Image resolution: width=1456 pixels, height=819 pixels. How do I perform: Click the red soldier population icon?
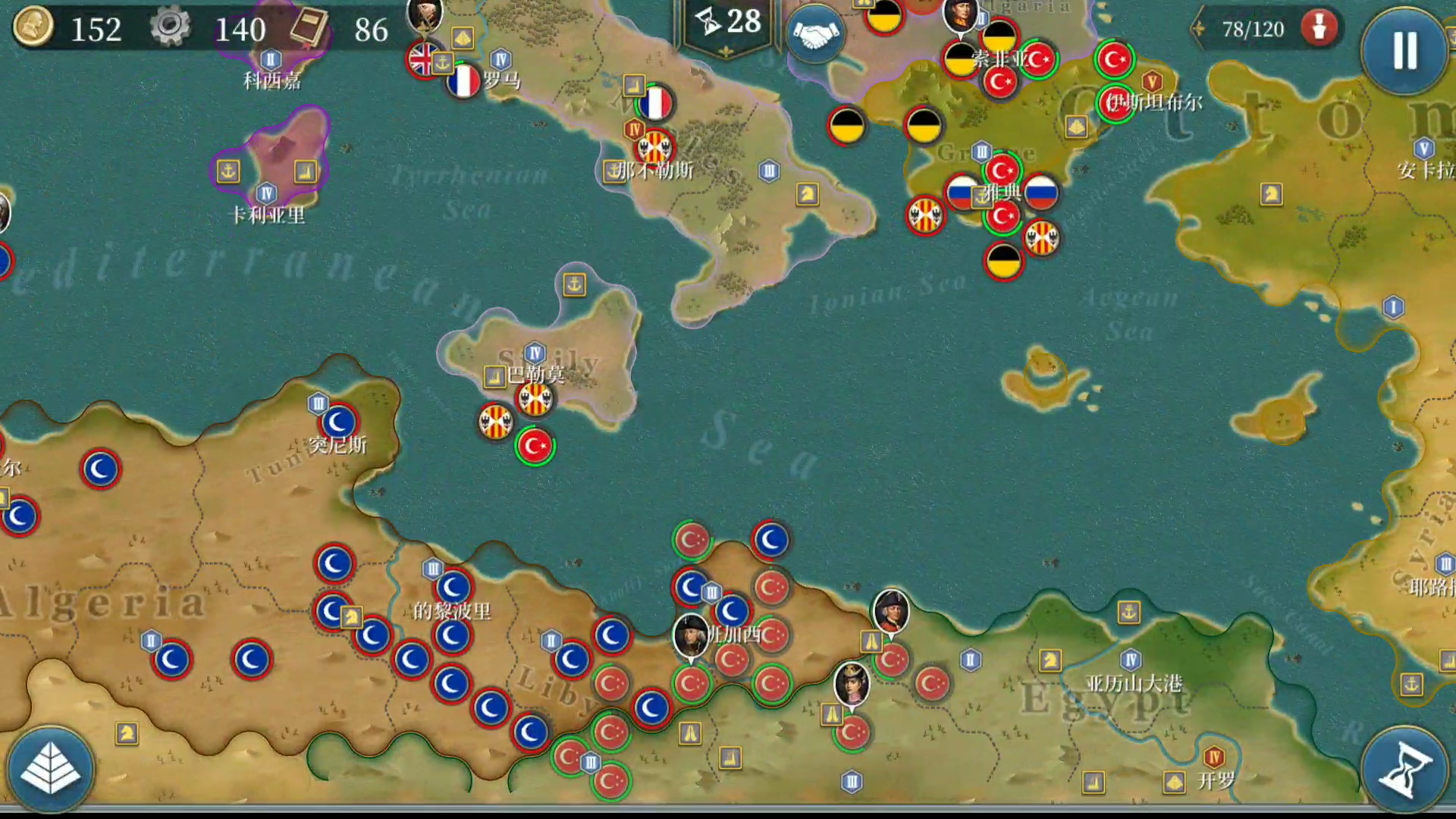coord(1319,29)
